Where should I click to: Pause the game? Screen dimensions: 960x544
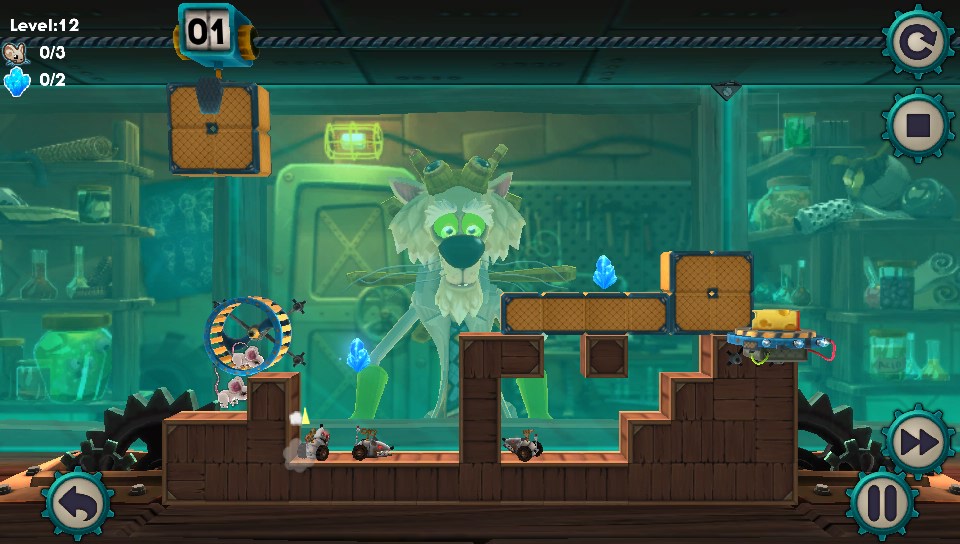pyautogui.click(x=883, y=503)
